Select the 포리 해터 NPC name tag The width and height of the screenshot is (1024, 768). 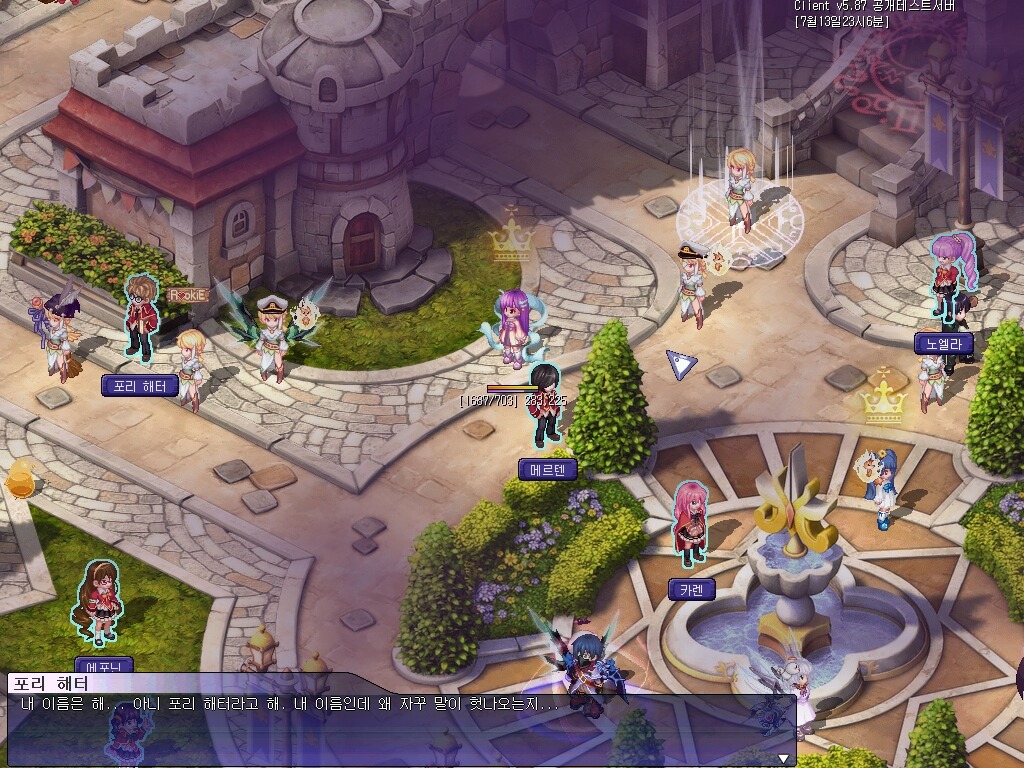140,385
